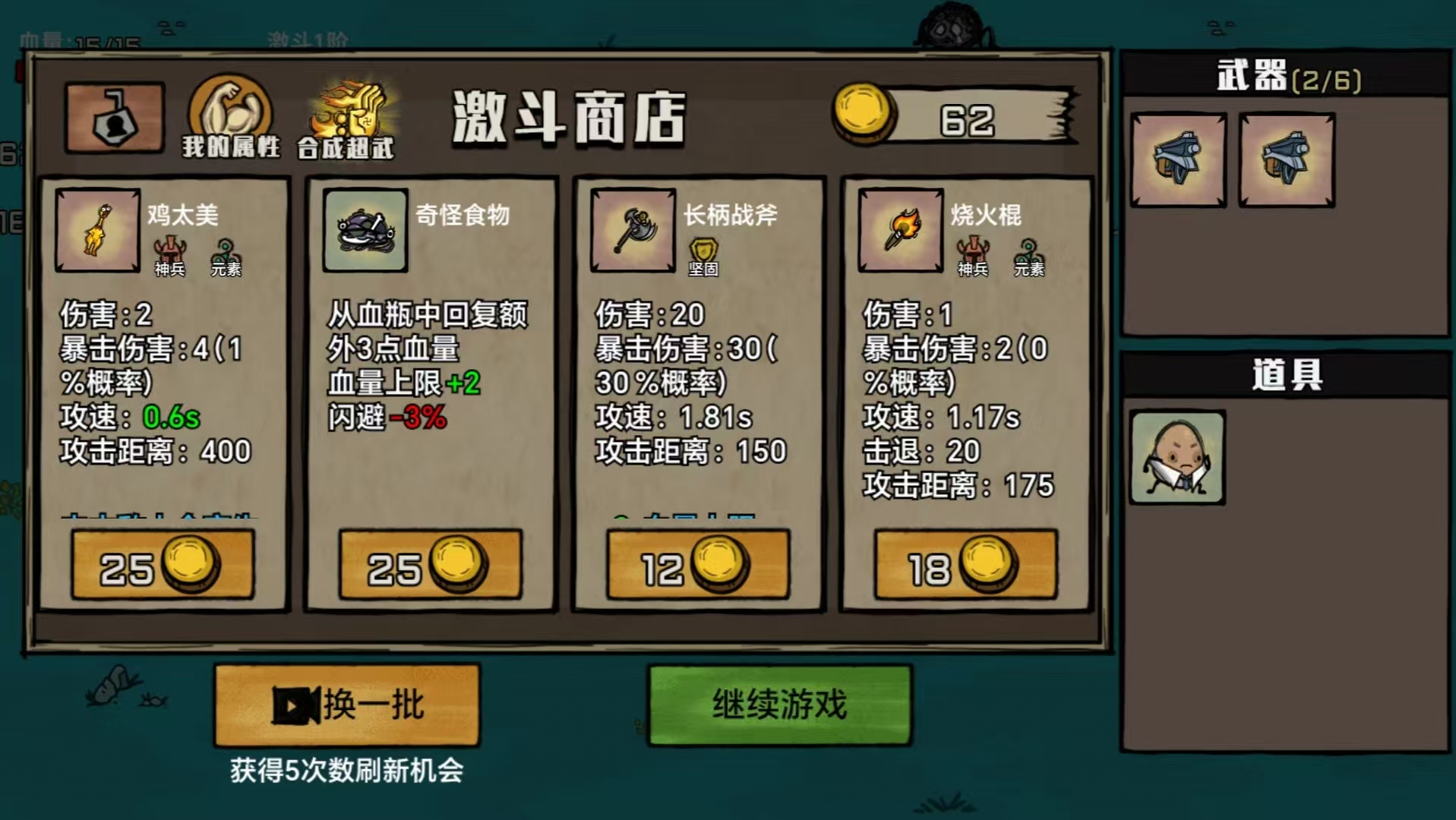Open the 合成超武 synthesis screen
1456x820 pixels.
tap(348, 118)
